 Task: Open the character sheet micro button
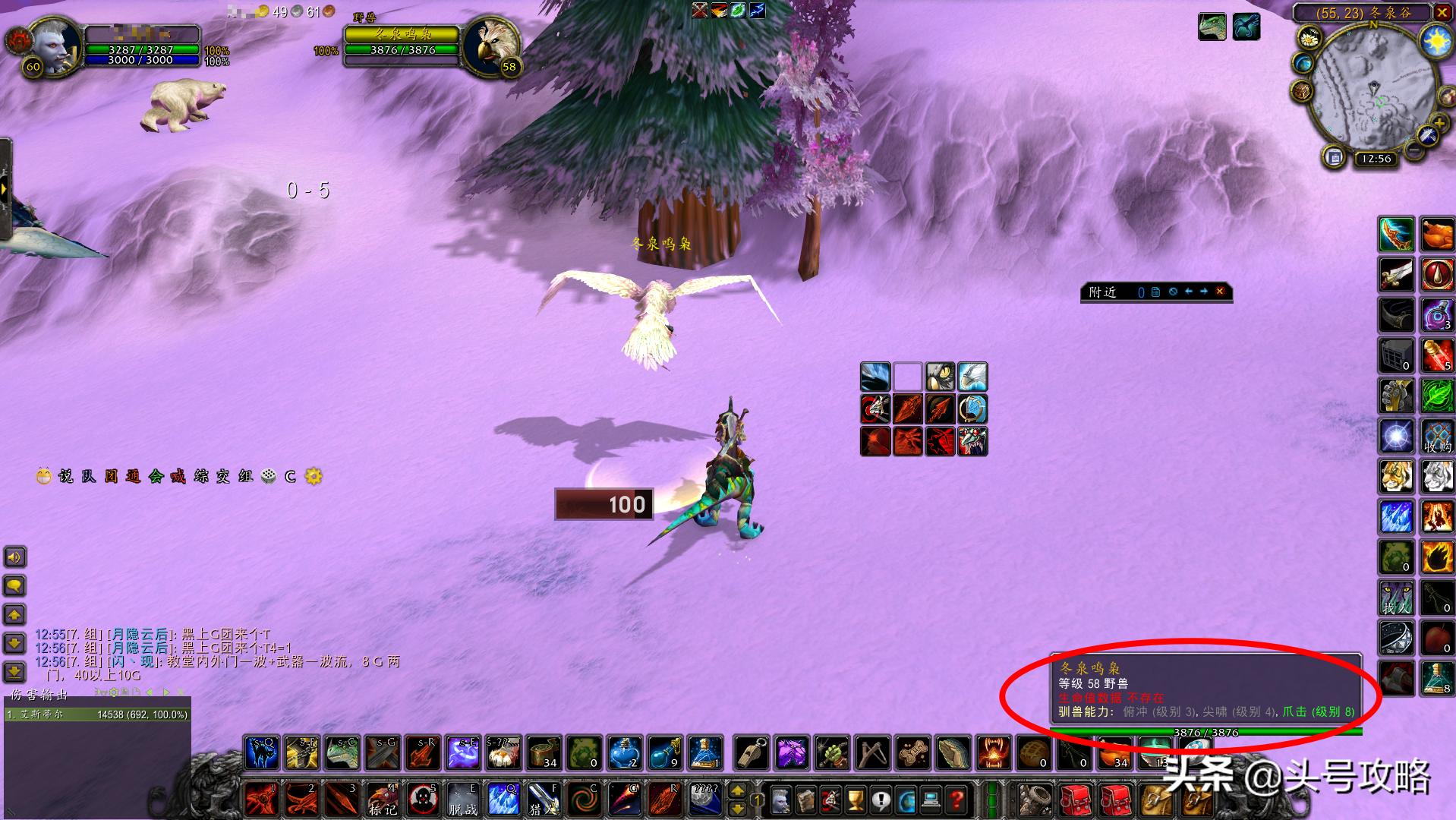coord(780,800)
